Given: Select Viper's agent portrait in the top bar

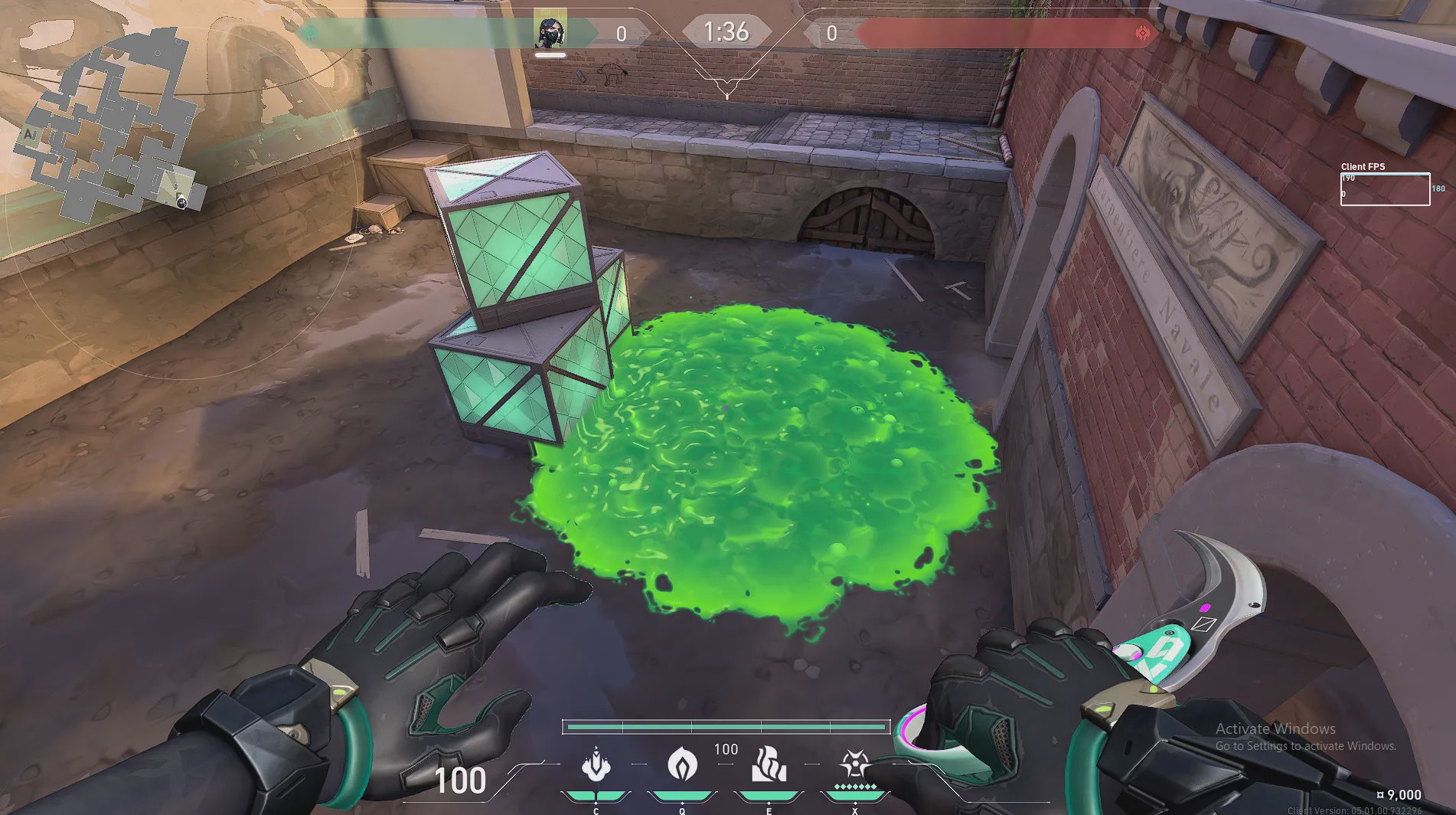Looking at the screenshot, I should click(x=550, y=31).
